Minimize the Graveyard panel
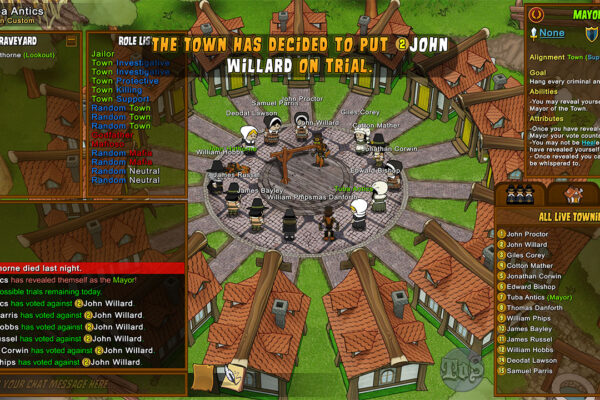The image size is (600, 400). [71, 41]
